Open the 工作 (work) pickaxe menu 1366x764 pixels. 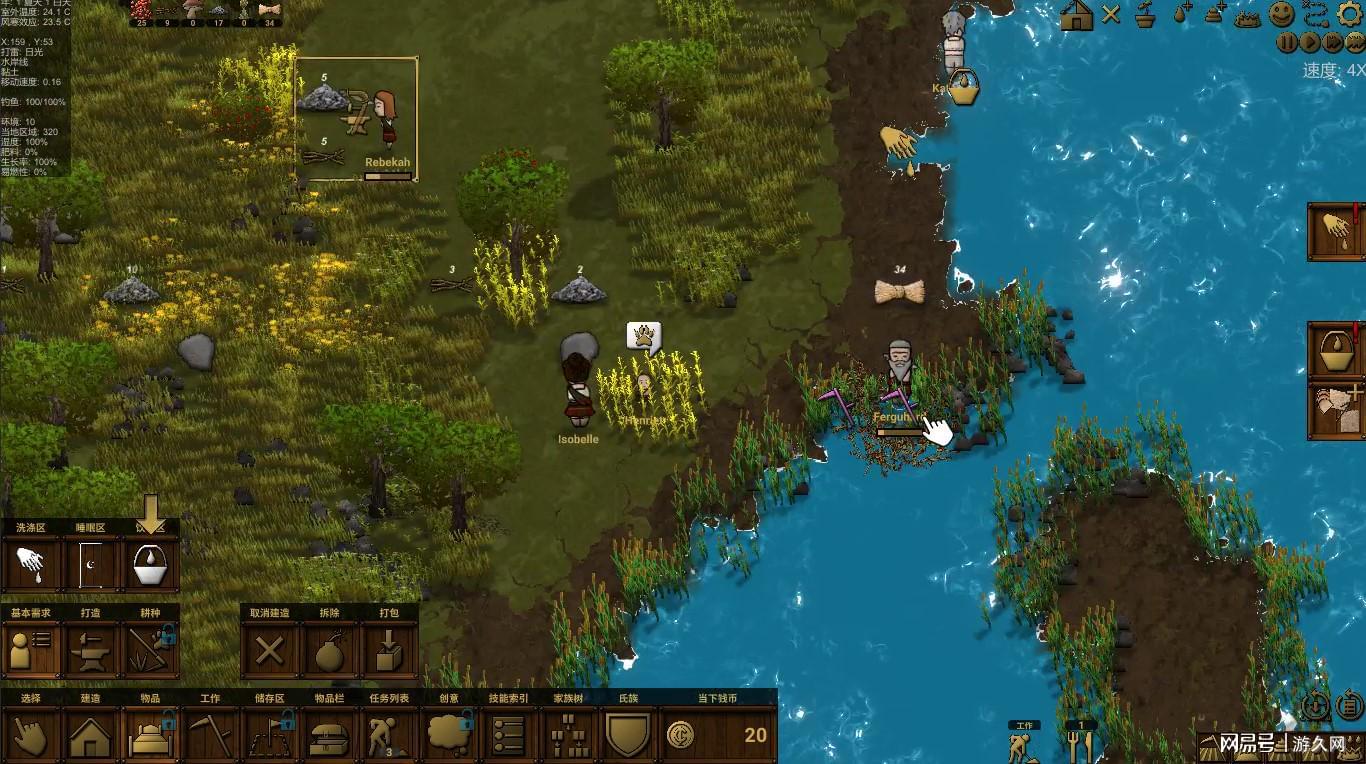(210, 737)
